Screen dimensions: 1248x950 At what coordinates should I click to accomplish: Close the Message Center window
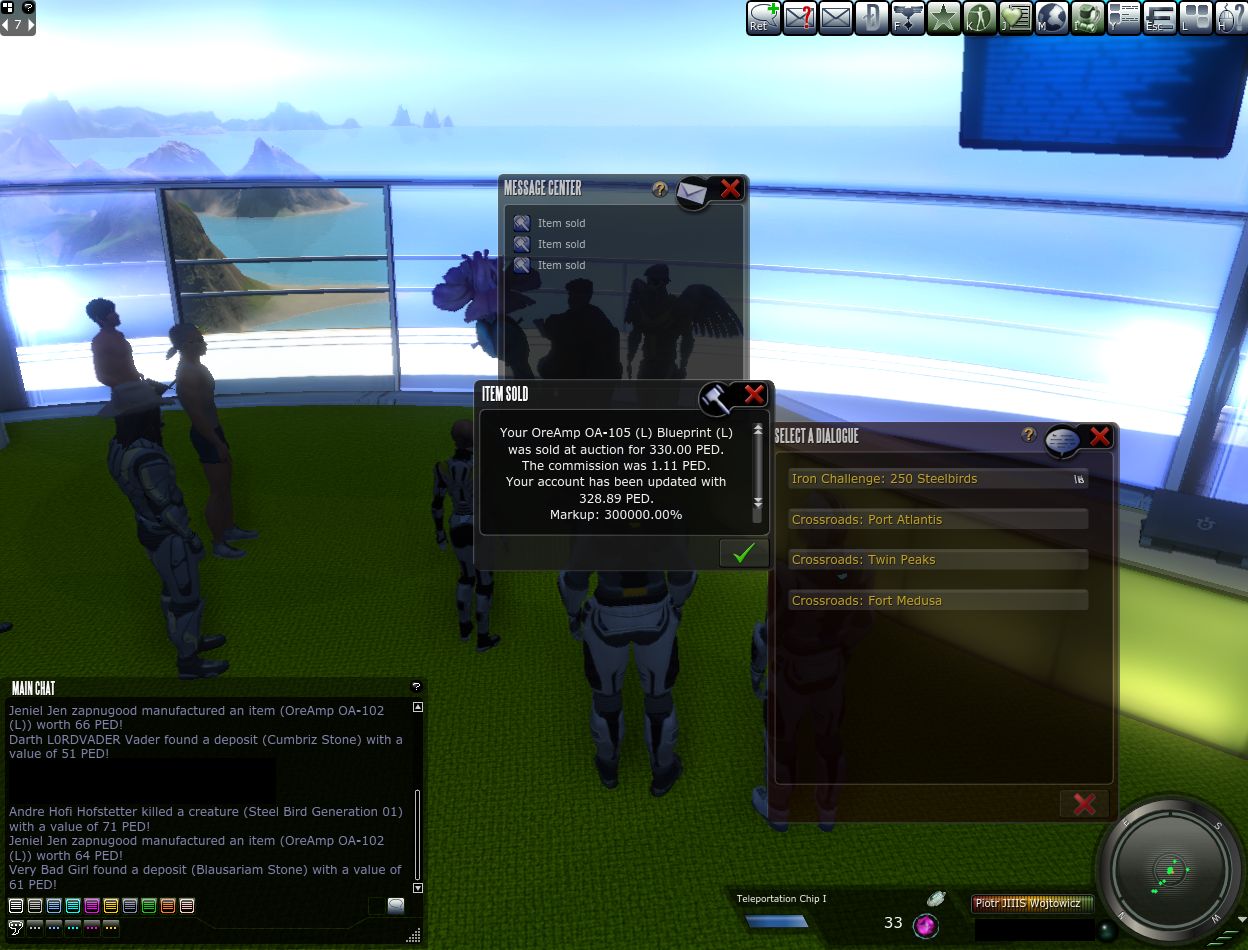coord(731,188)
